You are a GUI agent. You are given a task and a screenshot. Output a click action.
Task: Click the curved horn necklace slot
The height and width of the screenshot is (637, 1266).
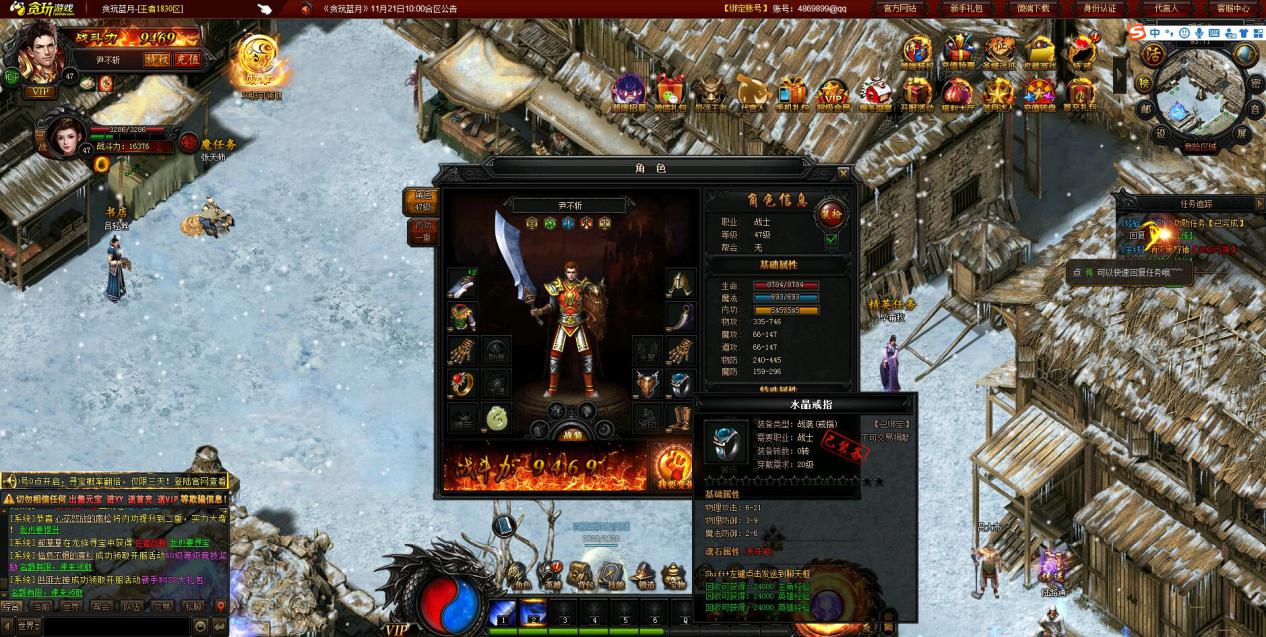click(x=681, y=317)
